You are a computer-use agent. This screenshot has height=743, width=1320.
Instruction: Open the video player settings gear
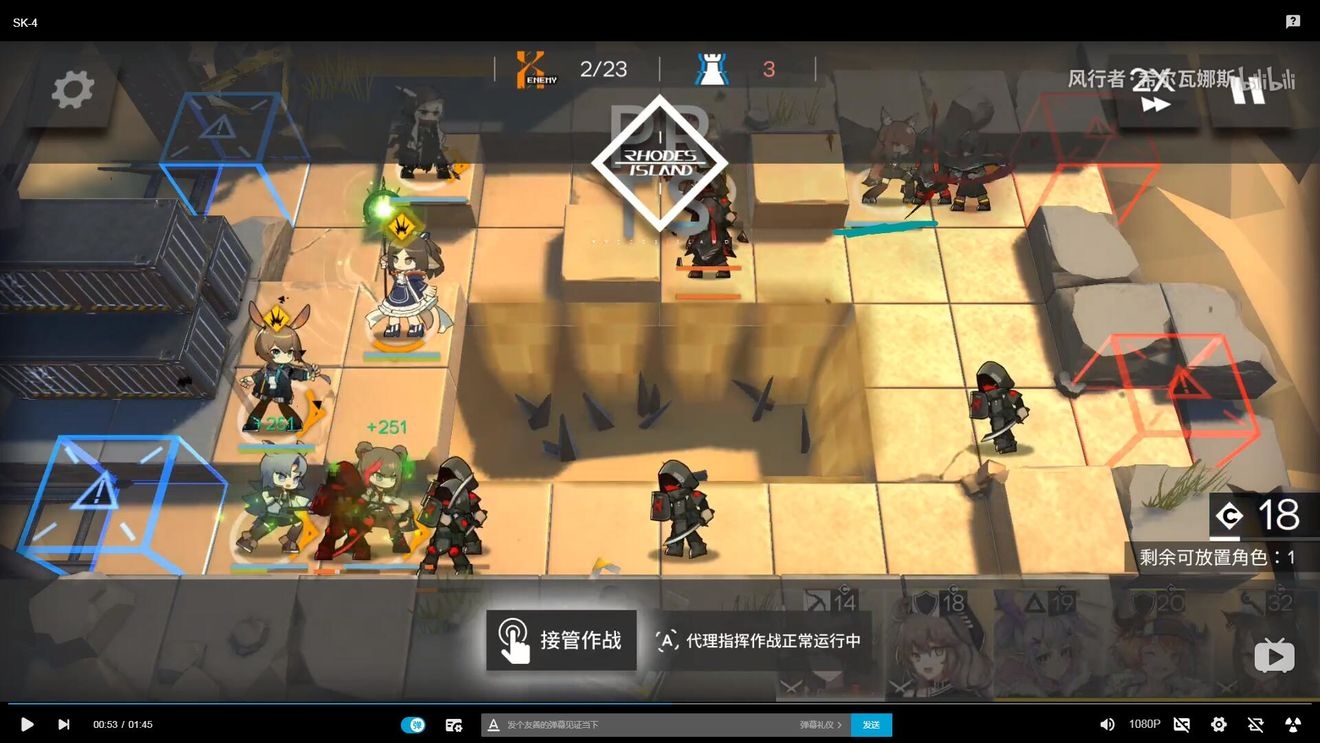pyautogui.click(x=1218, y=724)
